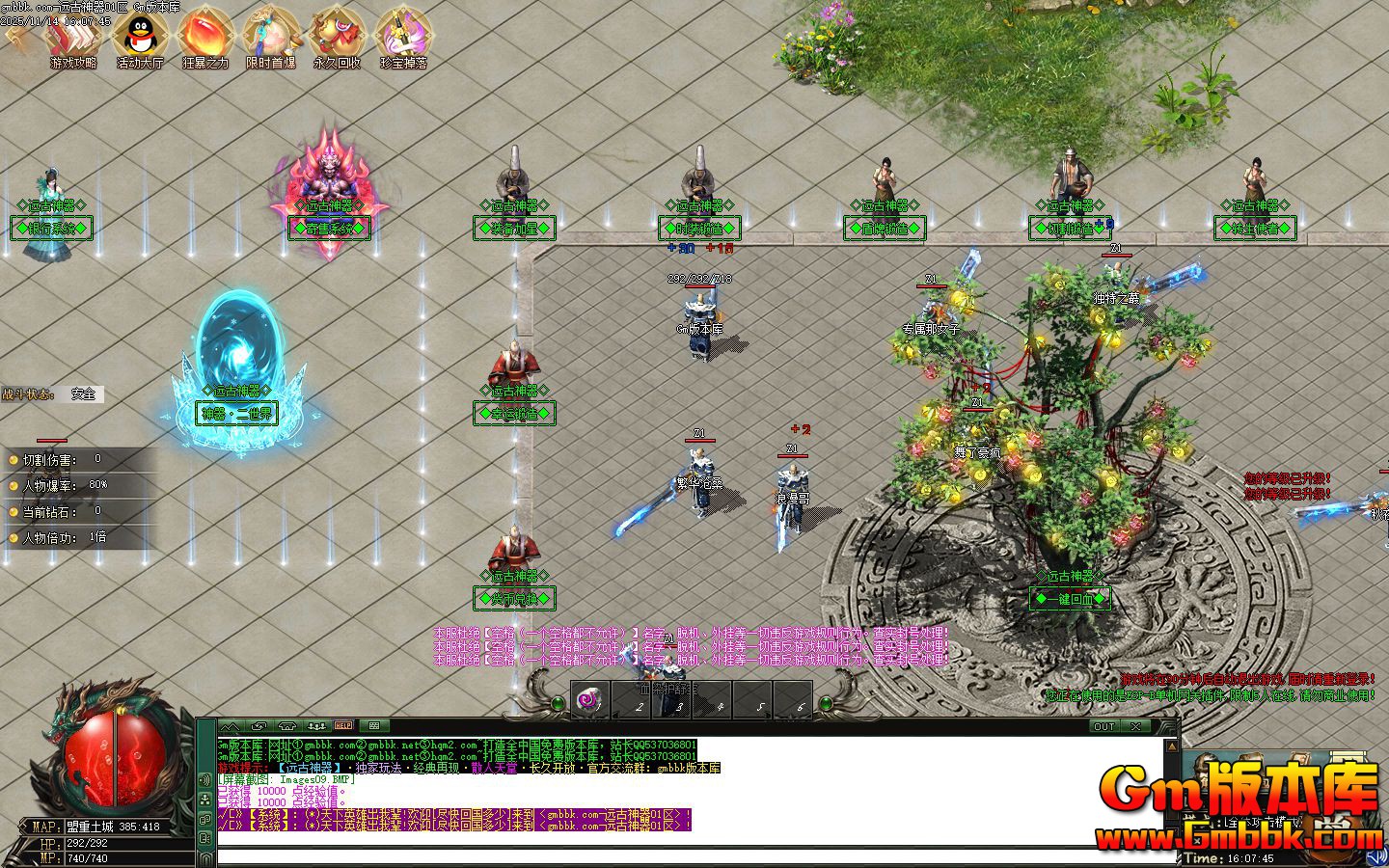Click the HELP icon on the chat toolbar
This screenshot has width=1389, height=868.
point(342,725)
